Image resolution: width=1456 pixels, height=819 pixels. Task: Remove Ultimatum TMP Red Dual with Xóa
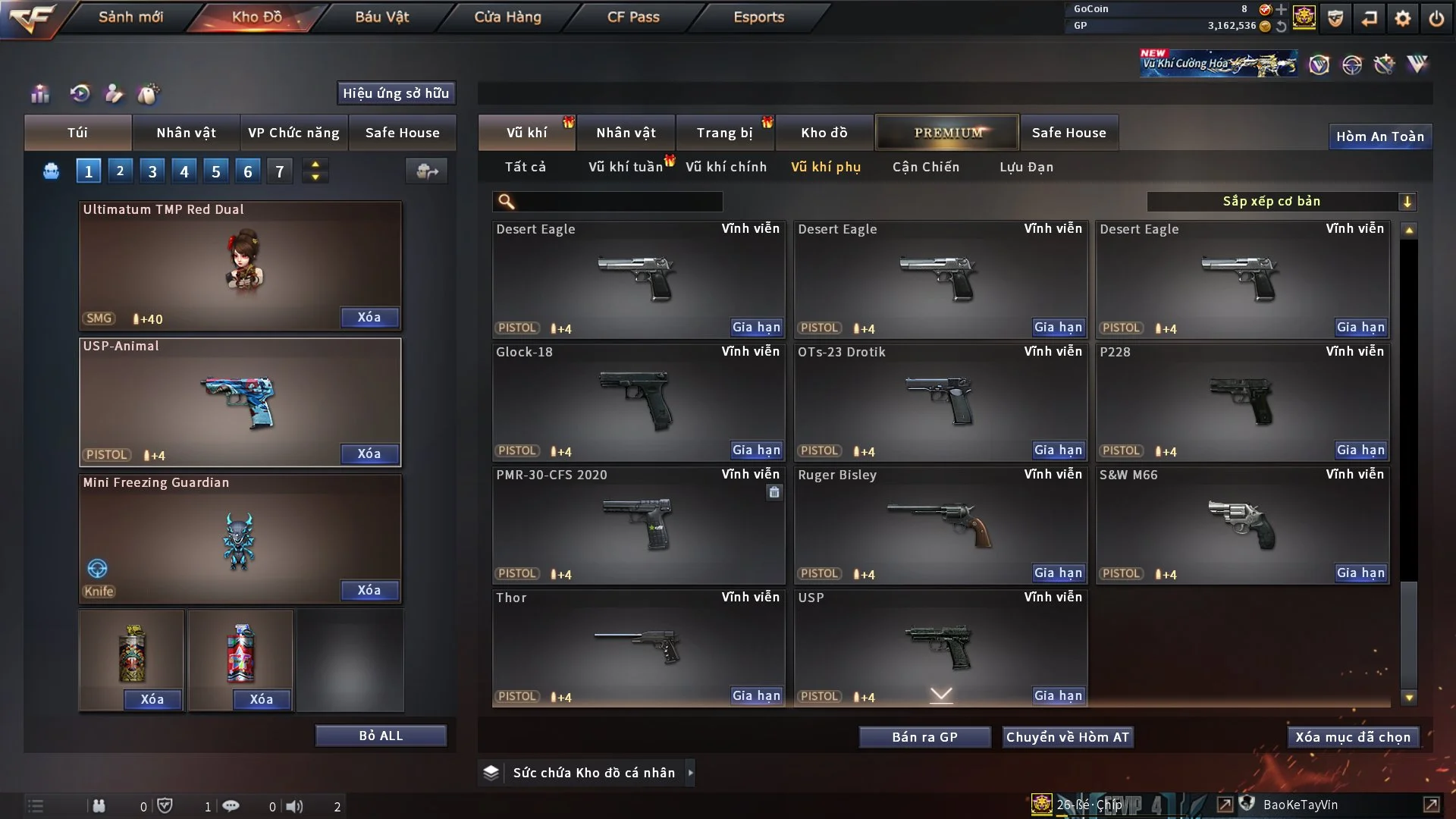369,317
